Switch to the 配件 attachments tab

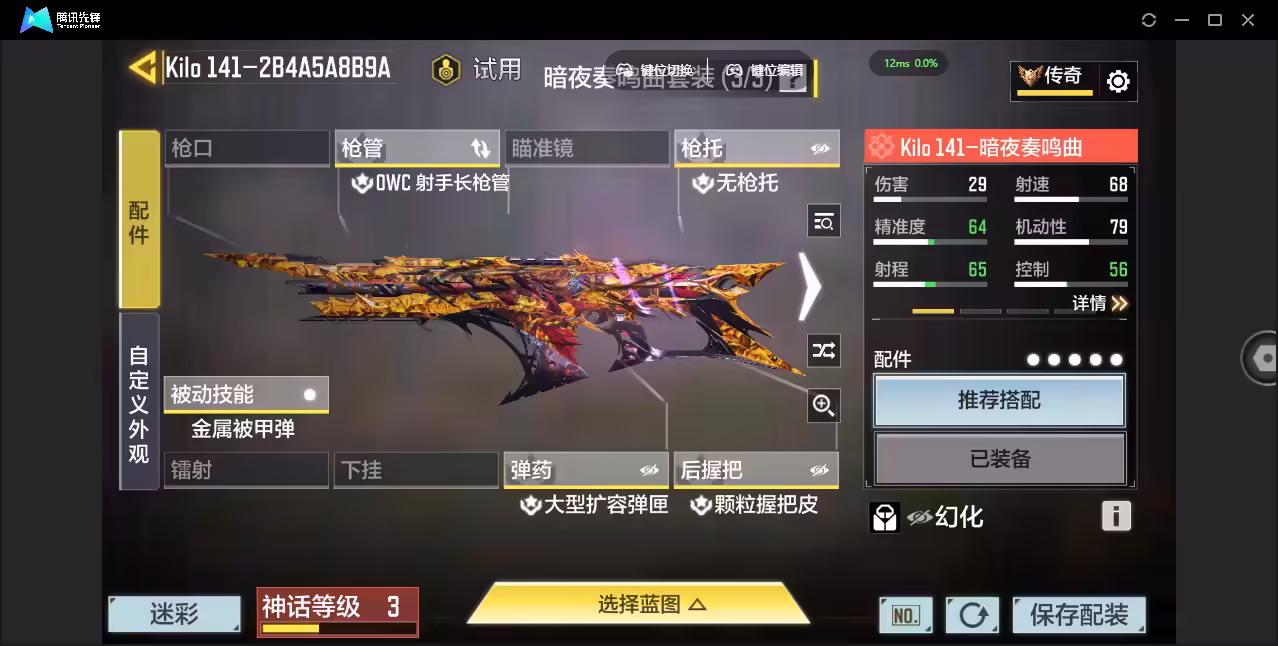click(139, 219)
